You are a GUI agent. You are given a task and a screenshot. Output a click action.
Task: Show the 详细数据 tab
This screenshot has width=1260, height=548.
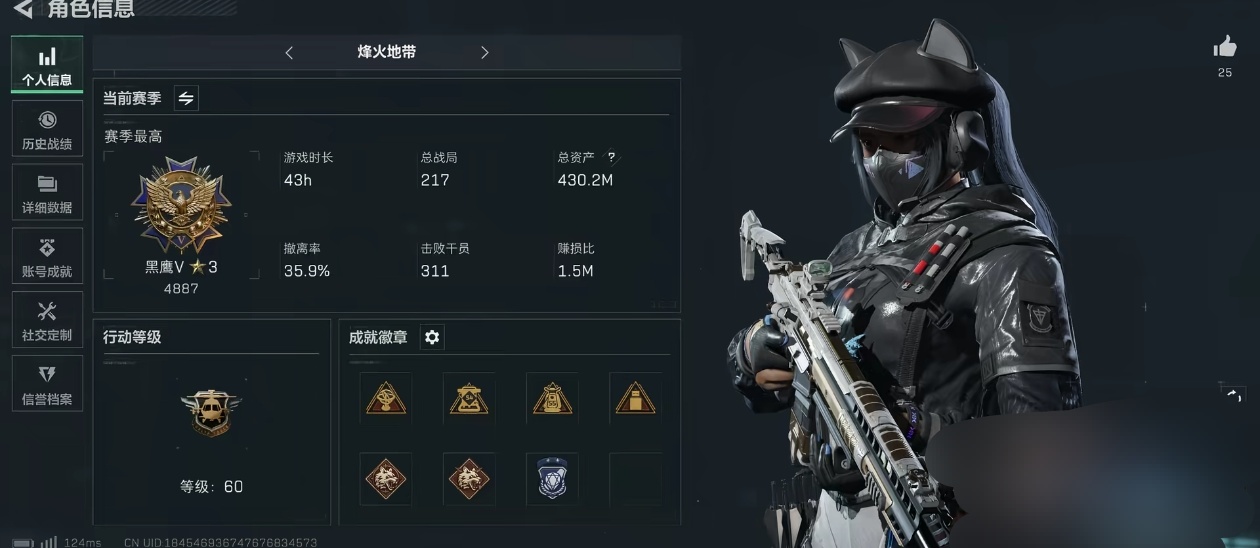click(x=47, y=194)
